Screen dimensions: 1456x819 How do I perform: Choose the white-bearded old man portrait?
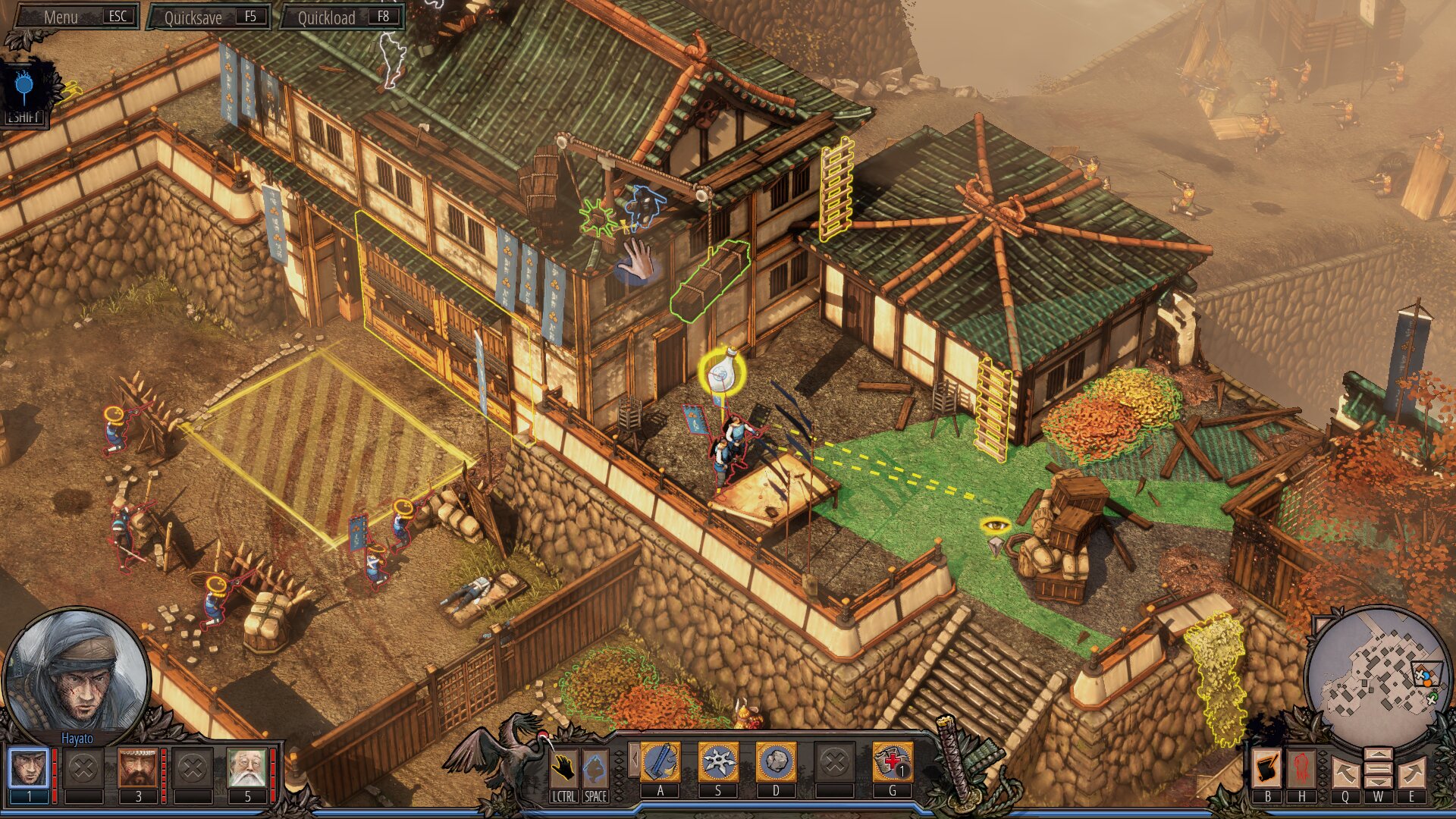coord(247,767)
